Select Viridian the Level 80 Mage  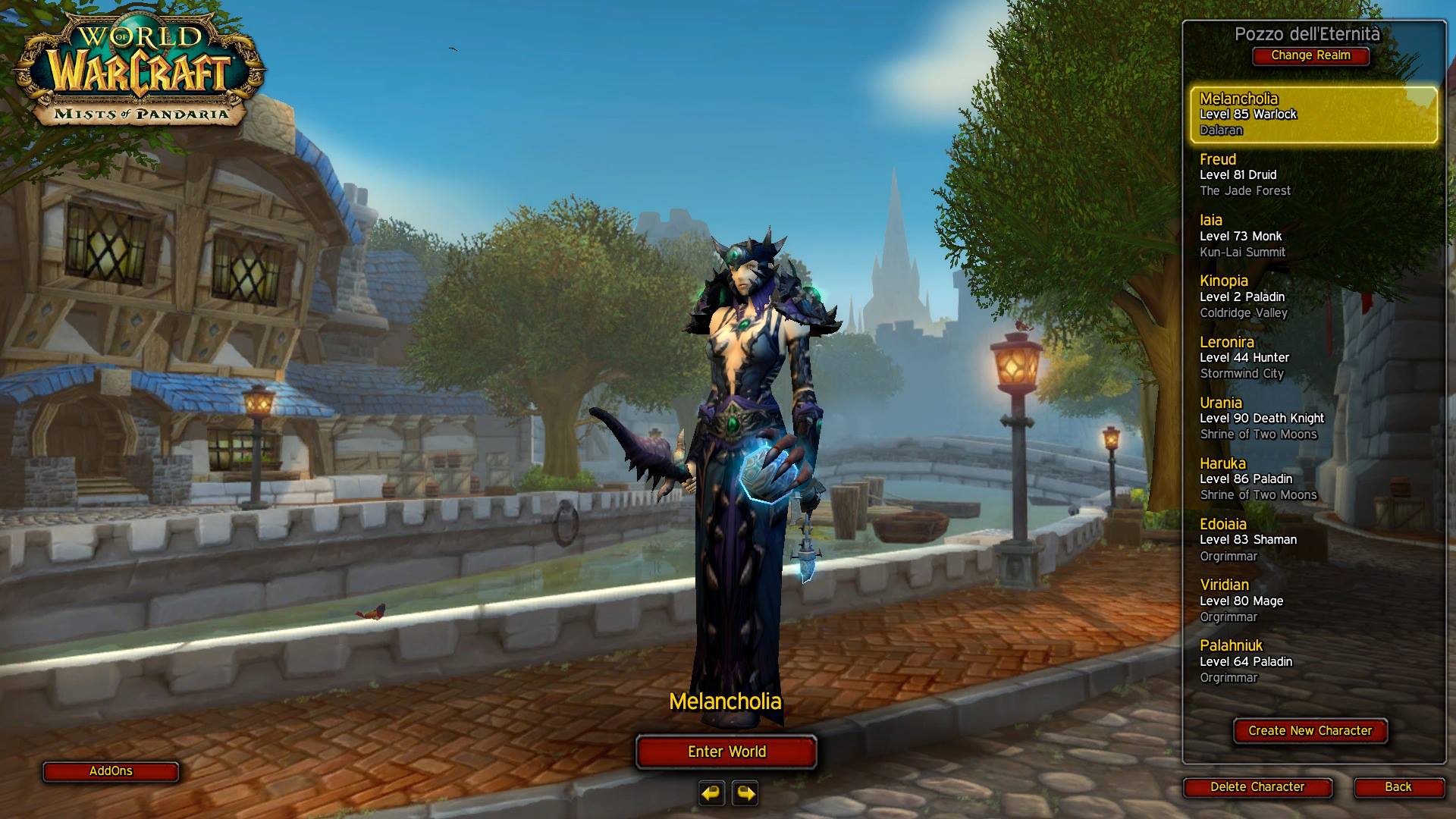[x=1313, y=601]
